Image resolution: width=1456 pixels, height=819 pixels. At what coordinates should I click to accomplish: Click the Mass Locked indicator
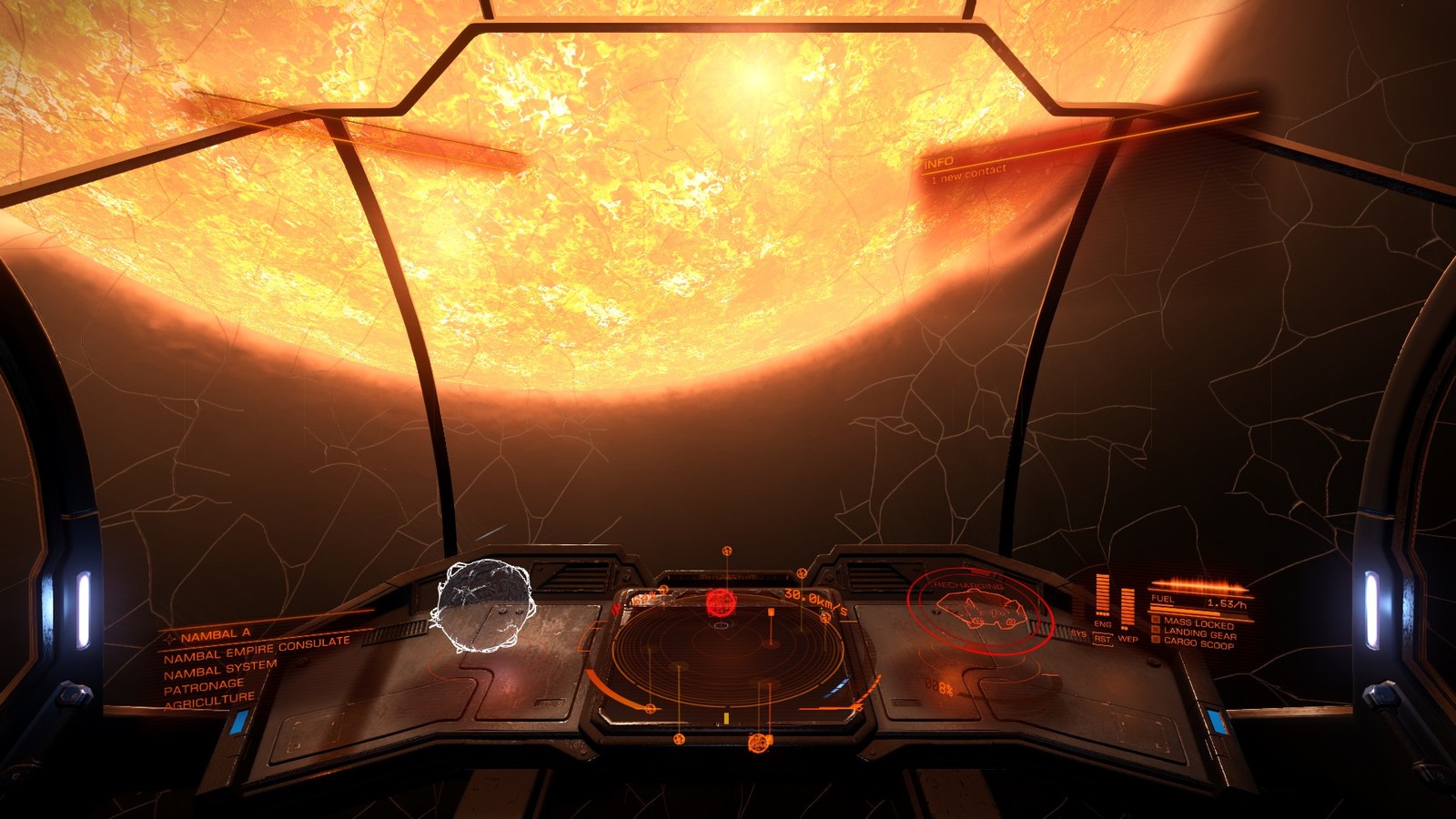click(1197, 622)
